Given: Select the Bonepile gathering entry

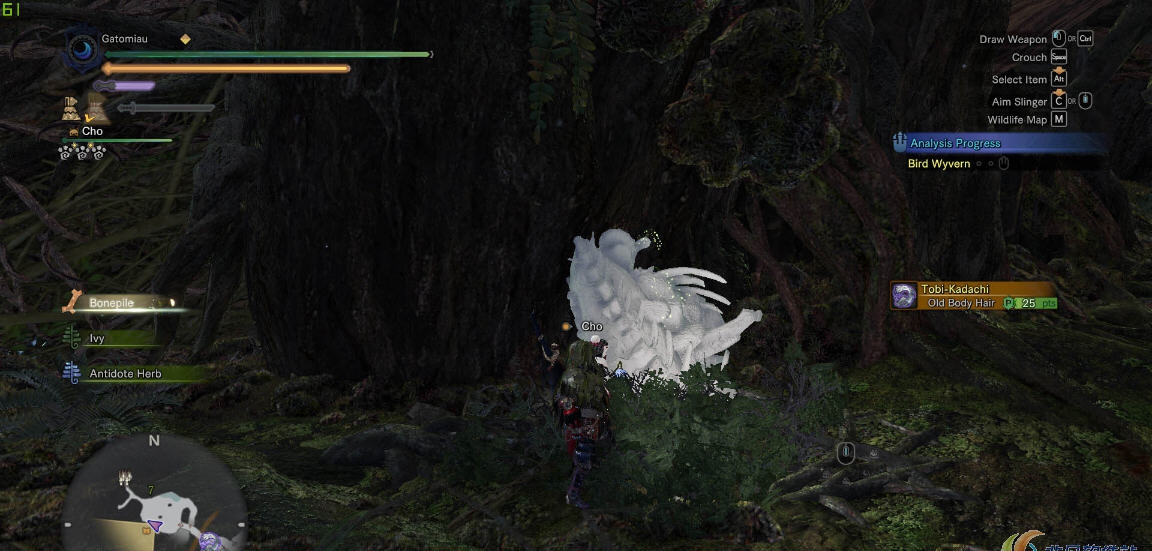Looking at the screenshot, I should pyautogui.click(x=112, y=302).
